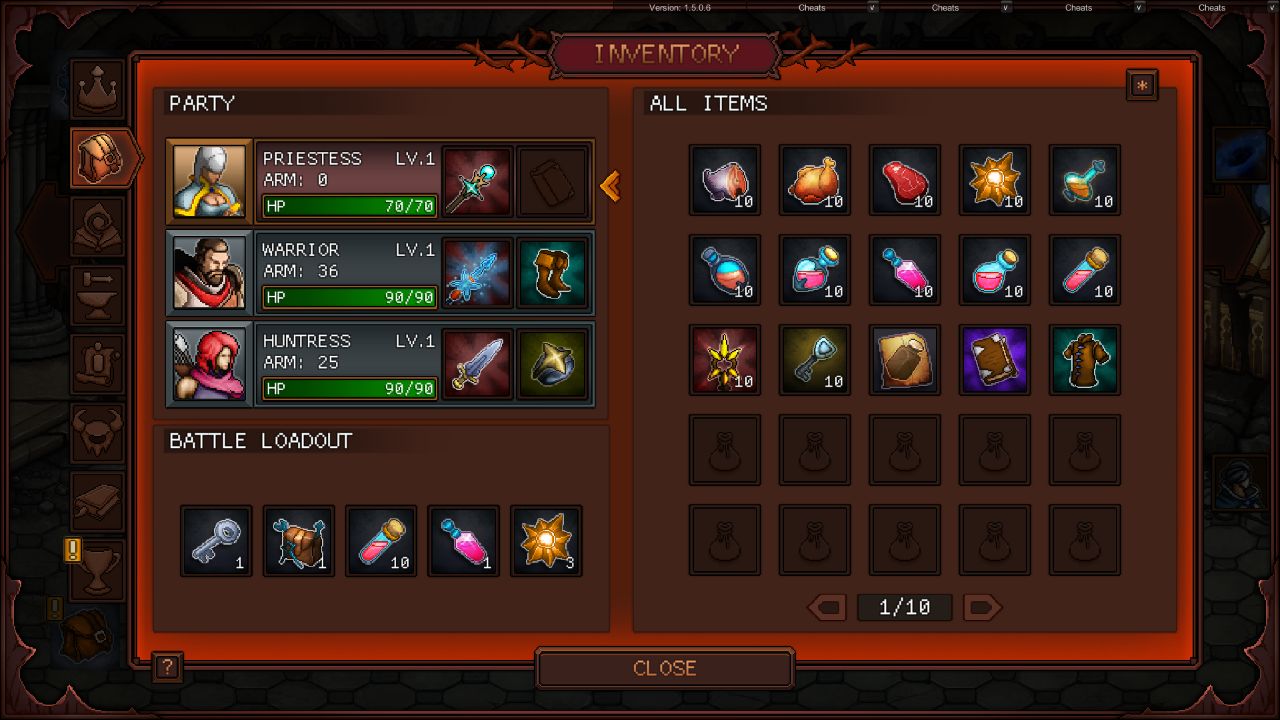The width and height of the screenshot is (1280, 720).
Task: Switch to the Priestess party member
Action: tap(348, 182)
